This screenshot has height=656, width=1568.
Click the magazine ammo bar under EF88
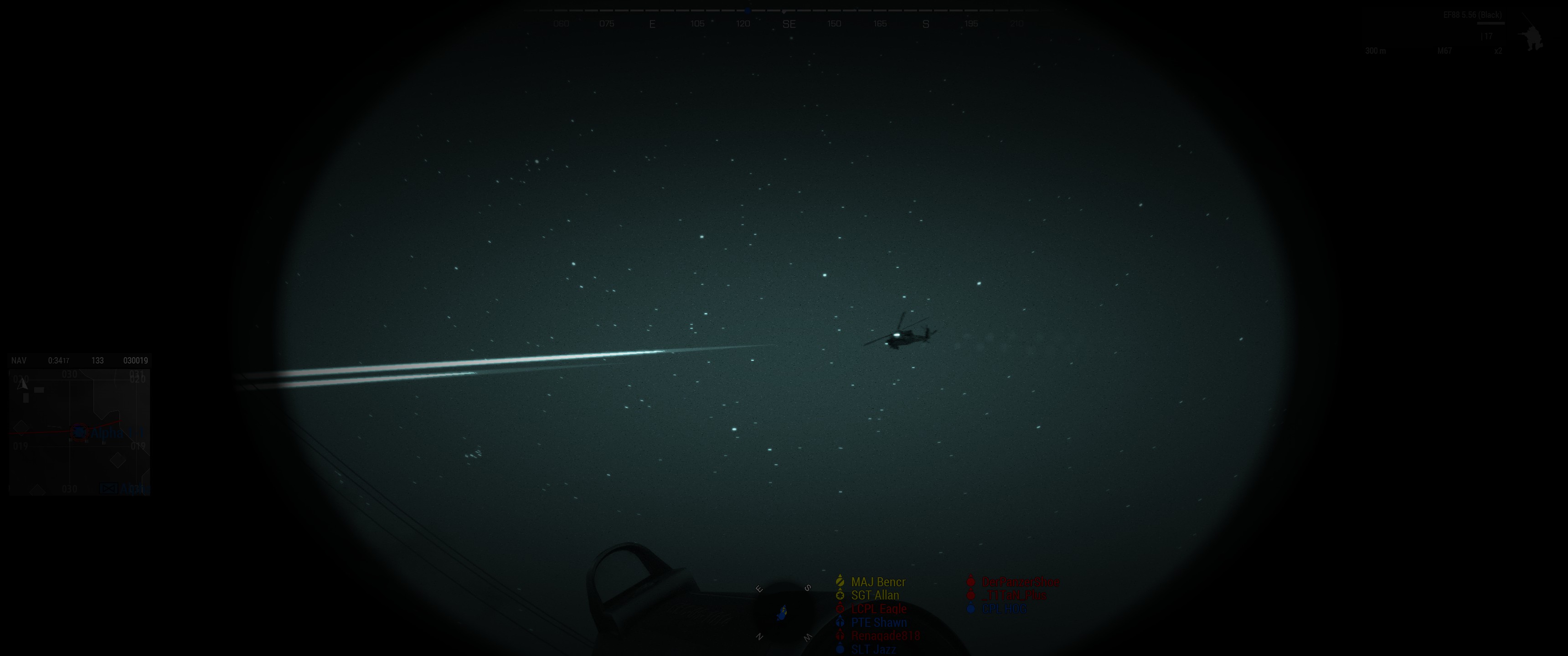1491,24
